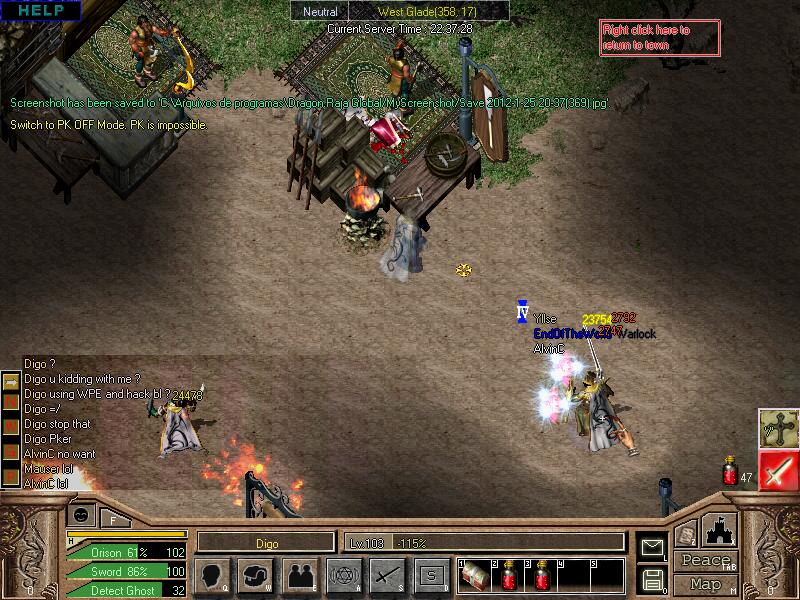Use the red potion in quick slot 3
800x600 pixels.
tap(541, 577)
